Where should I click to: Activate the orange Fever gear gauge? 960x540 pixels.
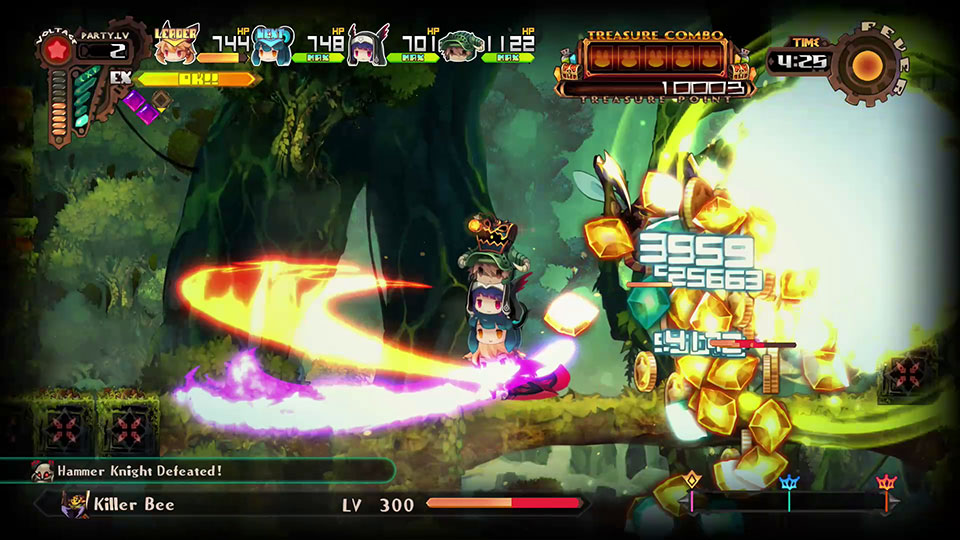[866, 66]
